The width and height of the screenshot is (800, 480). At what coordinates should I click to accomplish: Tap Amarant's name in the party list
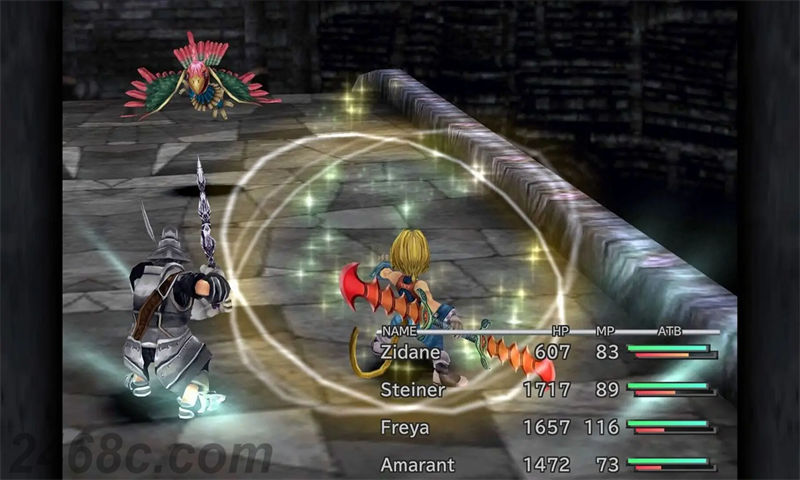coord(417,465)
